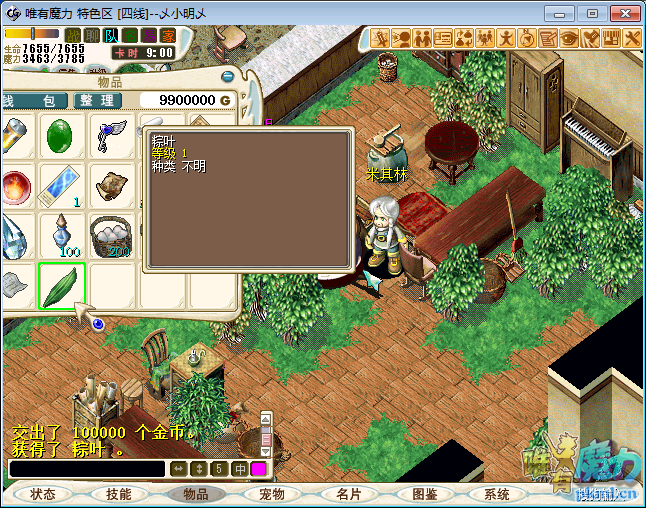This screenshot has height=508, width=646.
Task: Open the 名片 name card tab
Action: (348, 494)
